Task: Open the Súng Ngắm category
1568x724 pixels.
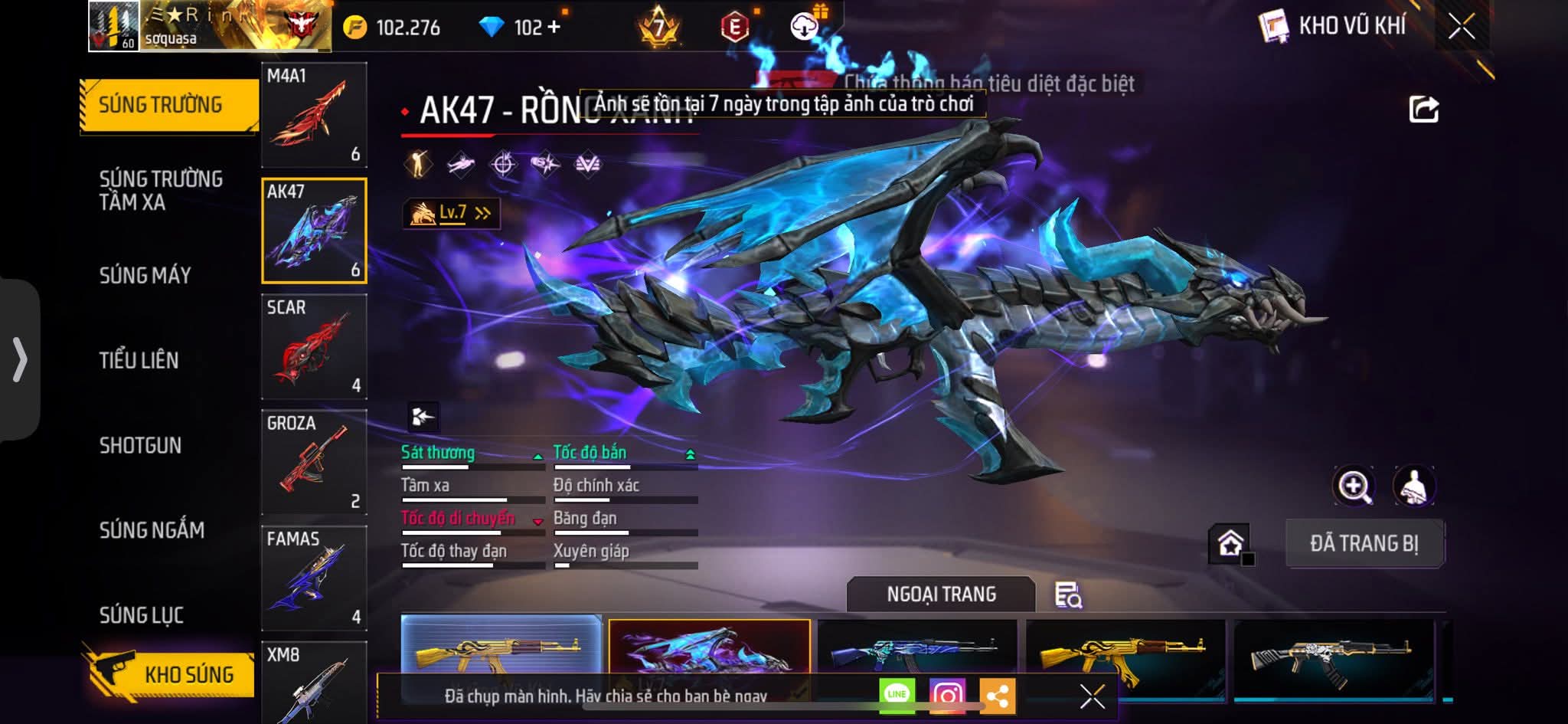Action: pyautogui.click(x=152, y=530)
